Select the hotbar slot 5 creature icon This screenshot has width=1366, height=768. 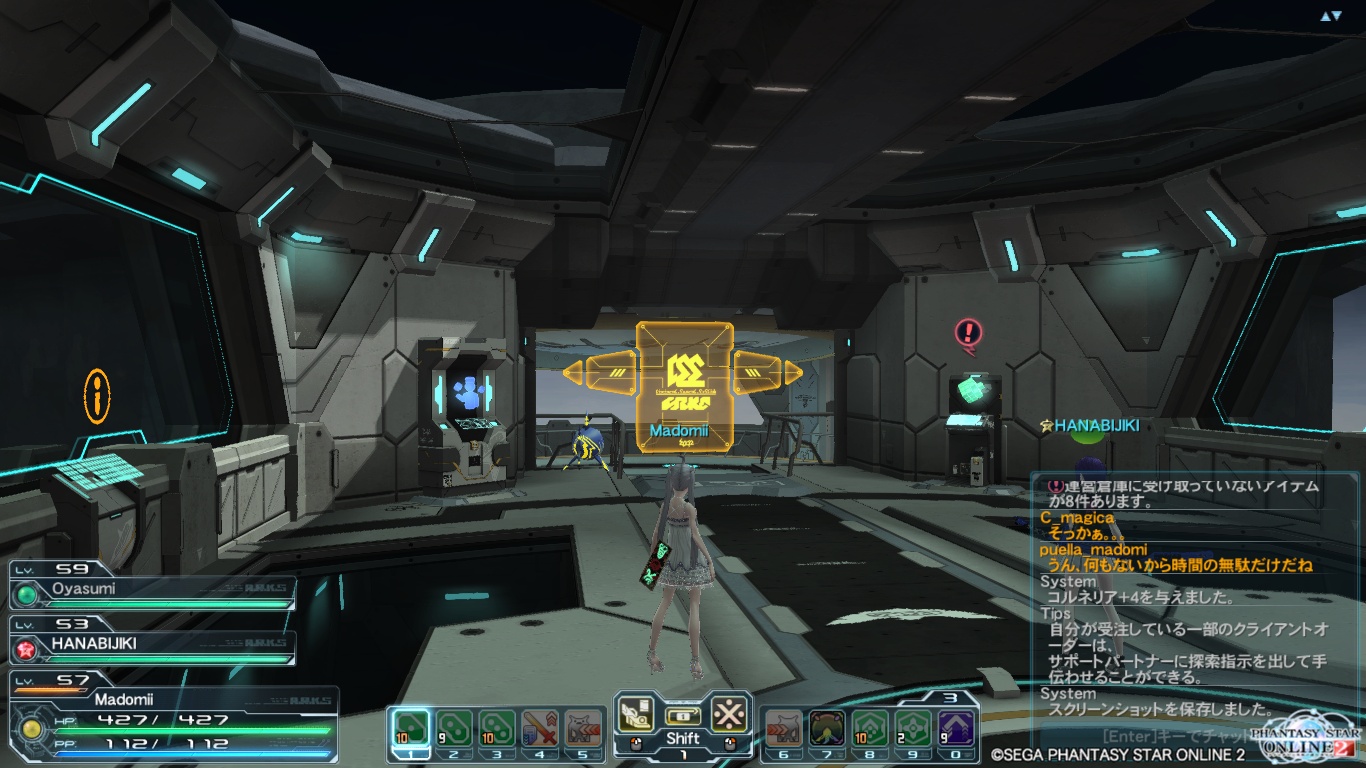coord(583,727)
